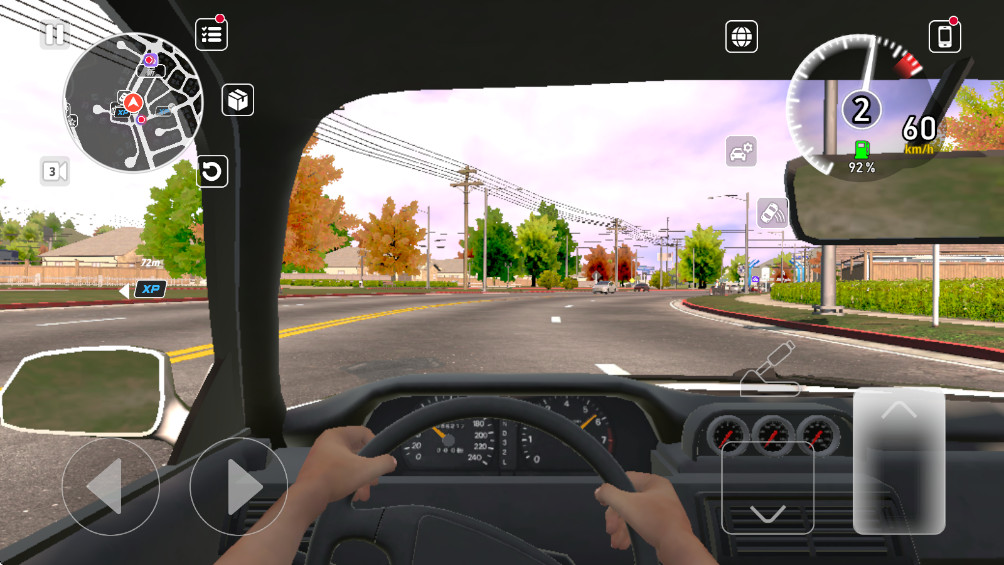Open the task checklist icon
Viewport: 1004px width, 565px height.
tap(211, 34)
